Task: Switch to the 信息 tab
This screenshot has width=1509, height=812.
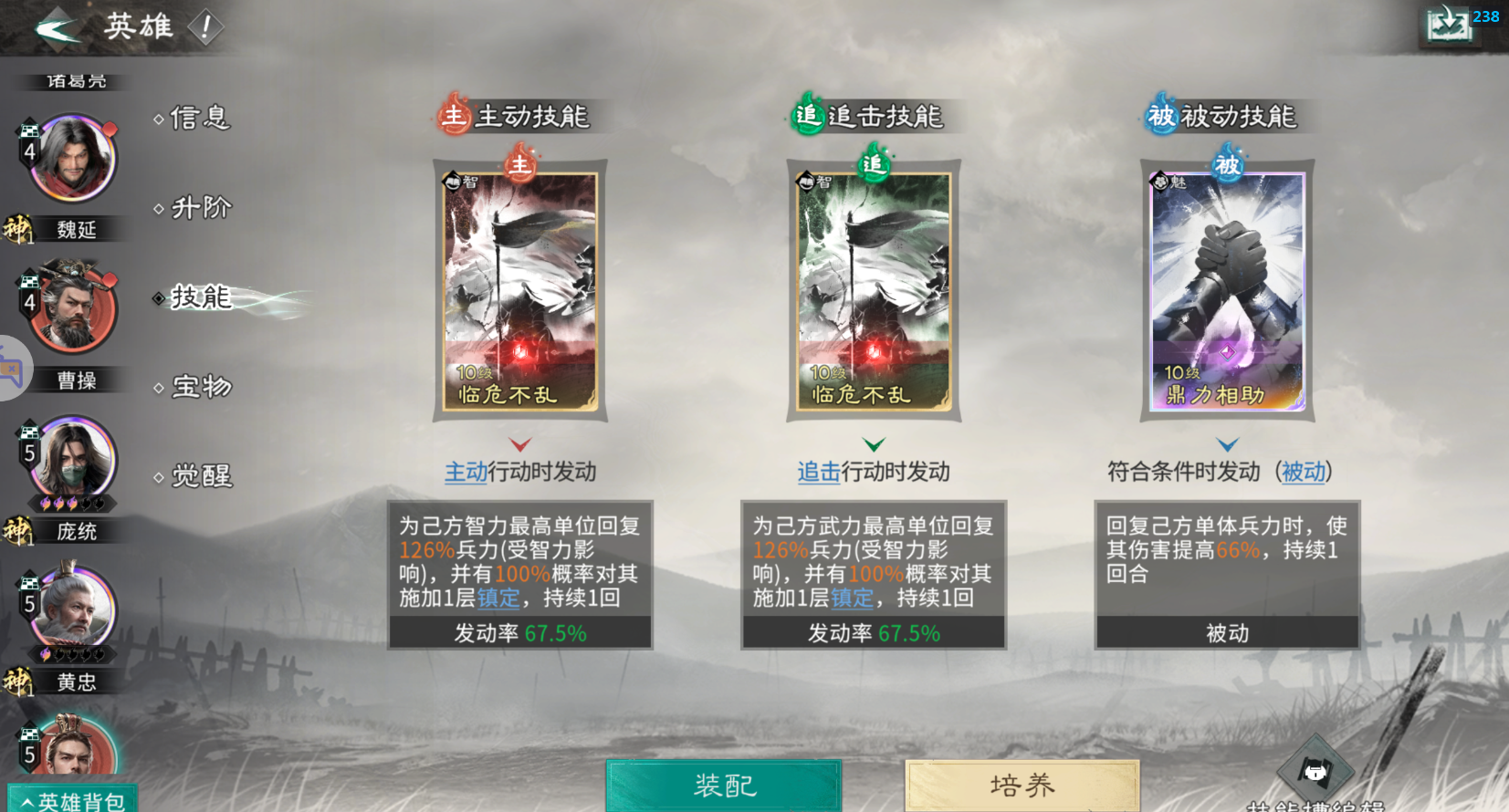Action: [198, 118]
